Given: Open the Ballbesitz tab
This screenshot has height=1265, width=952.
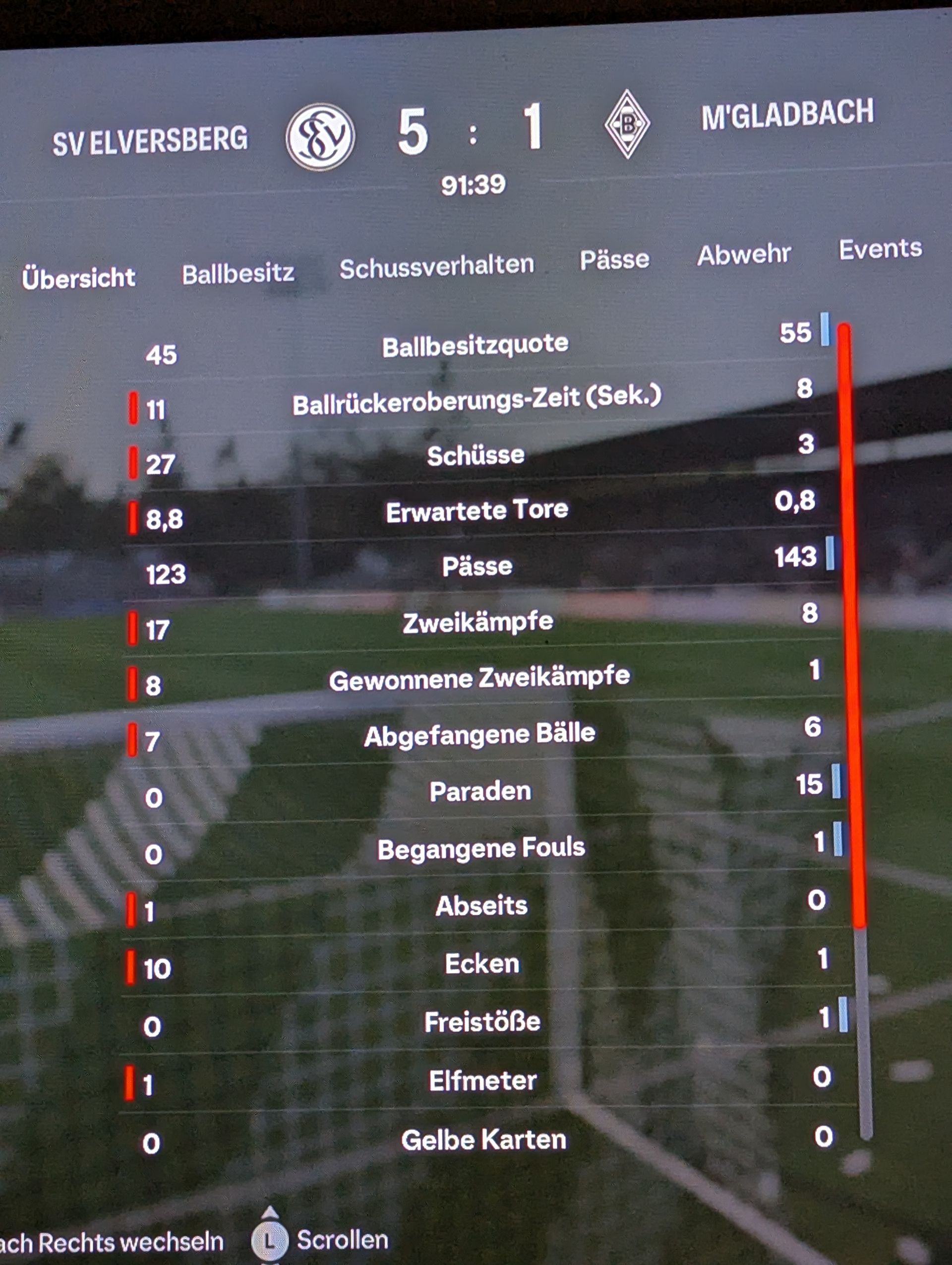Looking at the screenshot, I should (238, 273).
